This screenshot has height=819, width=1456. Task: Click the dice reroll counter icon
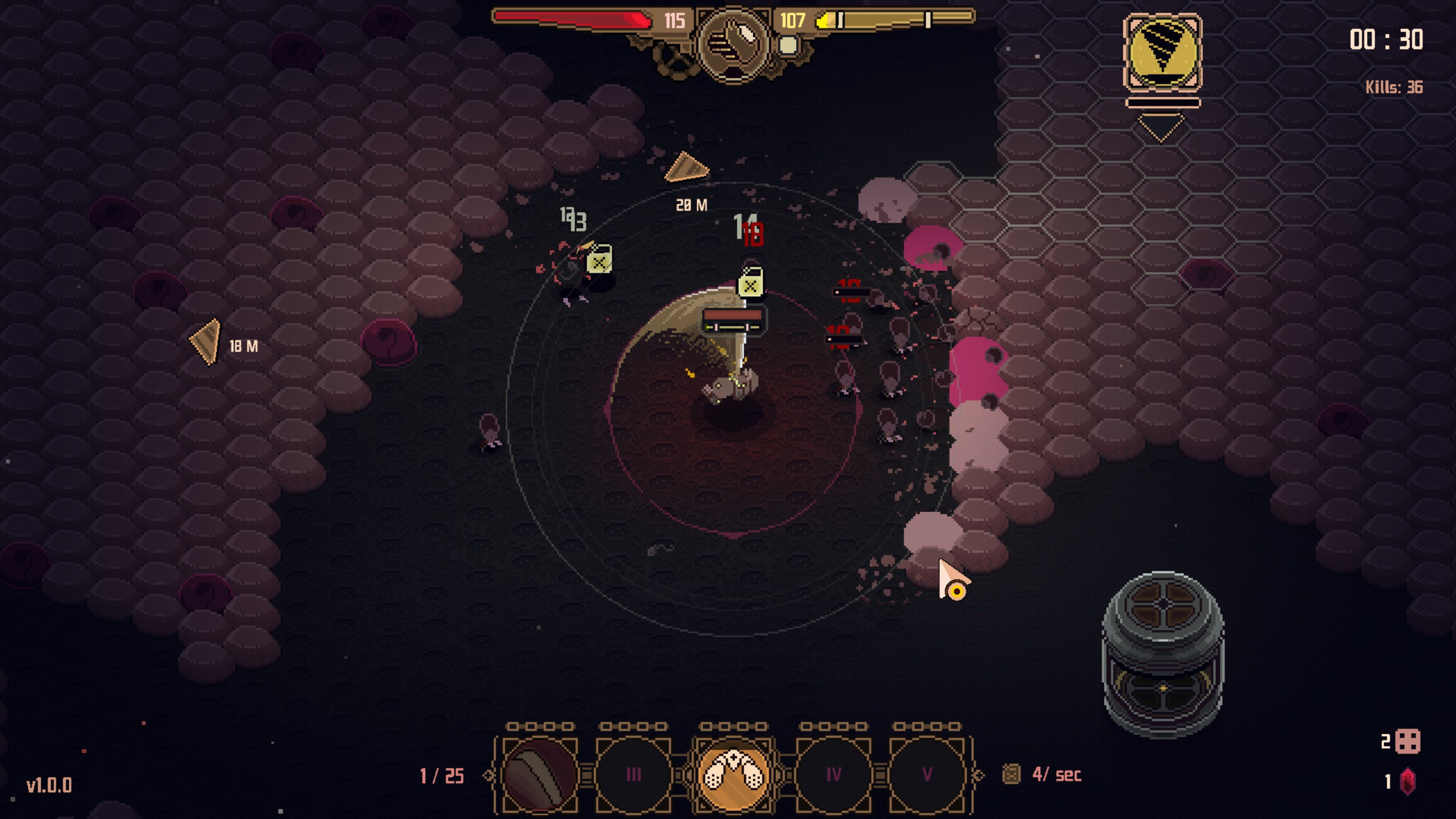pyautogui.click(x=1408, y=742)
